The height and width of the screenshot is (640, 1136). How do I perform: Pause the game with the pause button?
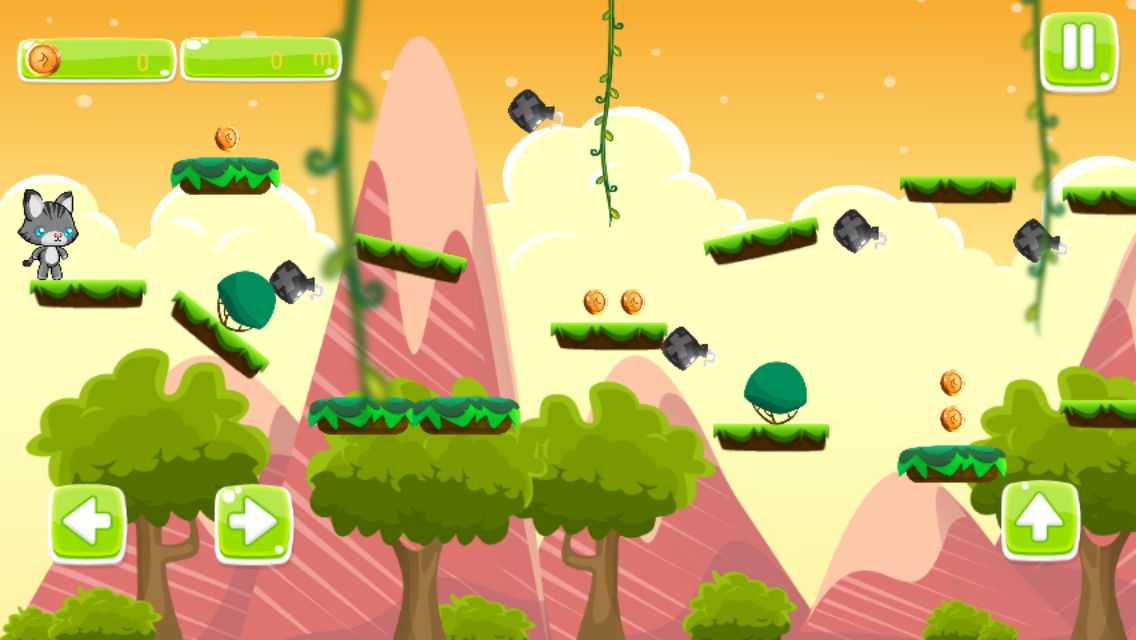(x=1078, y=50)
